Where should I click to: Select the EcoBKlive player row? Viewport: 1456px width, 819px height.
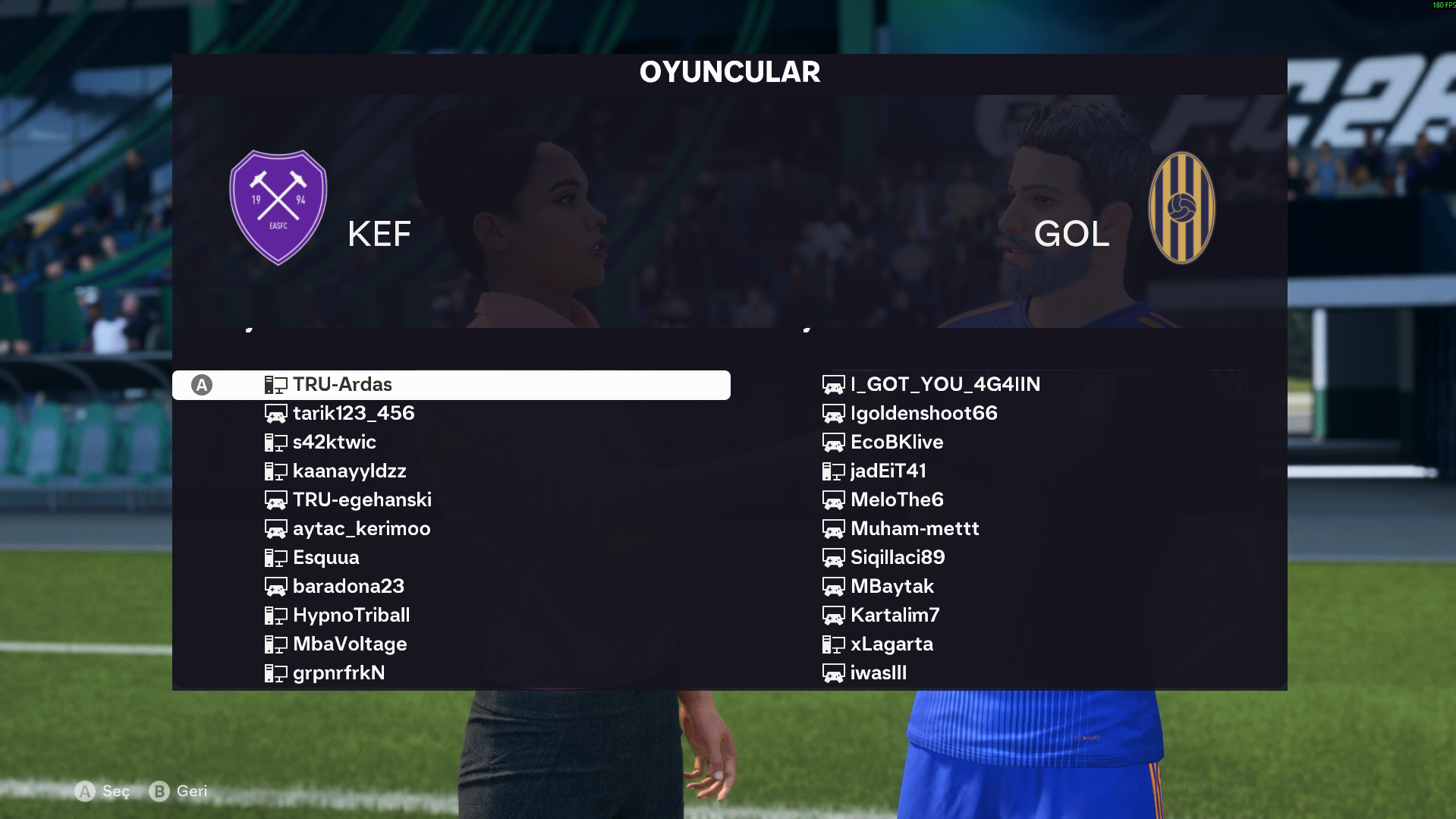pos(896,443)
